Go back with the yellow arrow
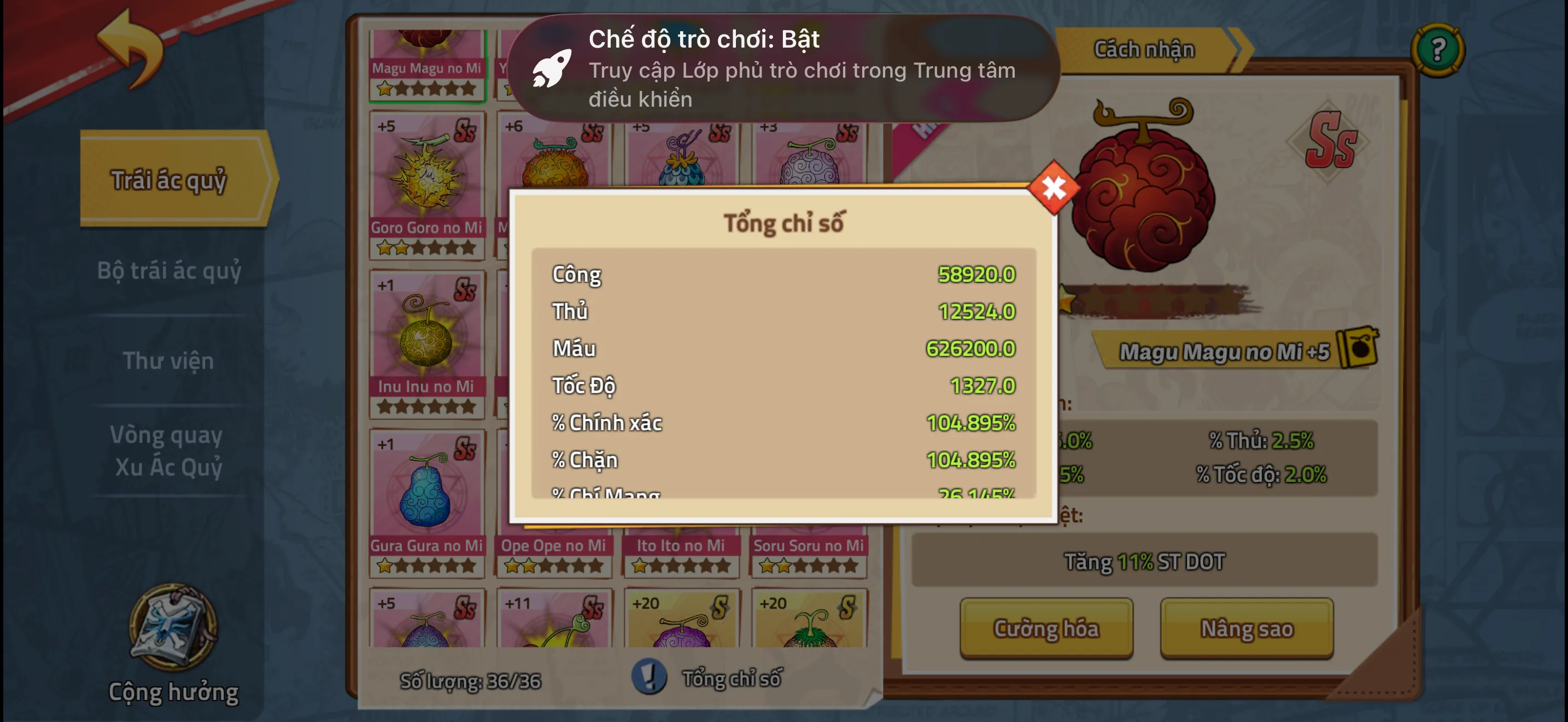This screenshot has width=1568, height=722. click(x=130, y=49)
